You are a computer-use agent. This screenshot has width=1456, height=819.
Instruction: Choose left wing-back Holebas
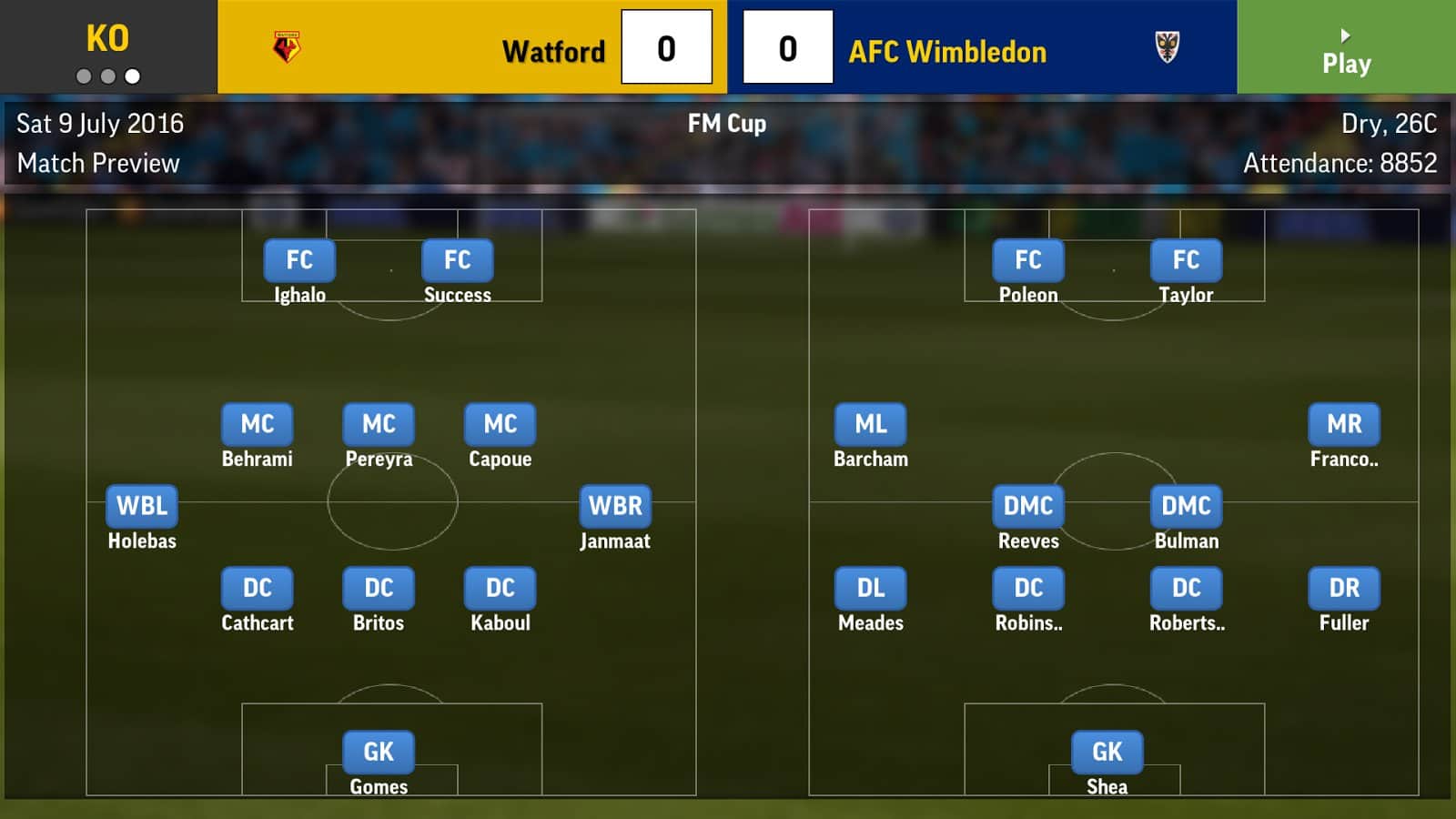(142, 506)
